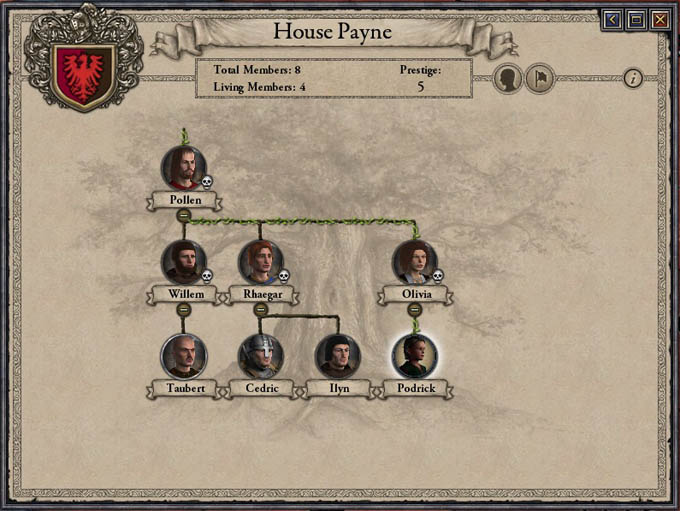Image resolution: width=680 pixels, height=511 pixels.
Task: Open the info icon
Action: (633, 78)
